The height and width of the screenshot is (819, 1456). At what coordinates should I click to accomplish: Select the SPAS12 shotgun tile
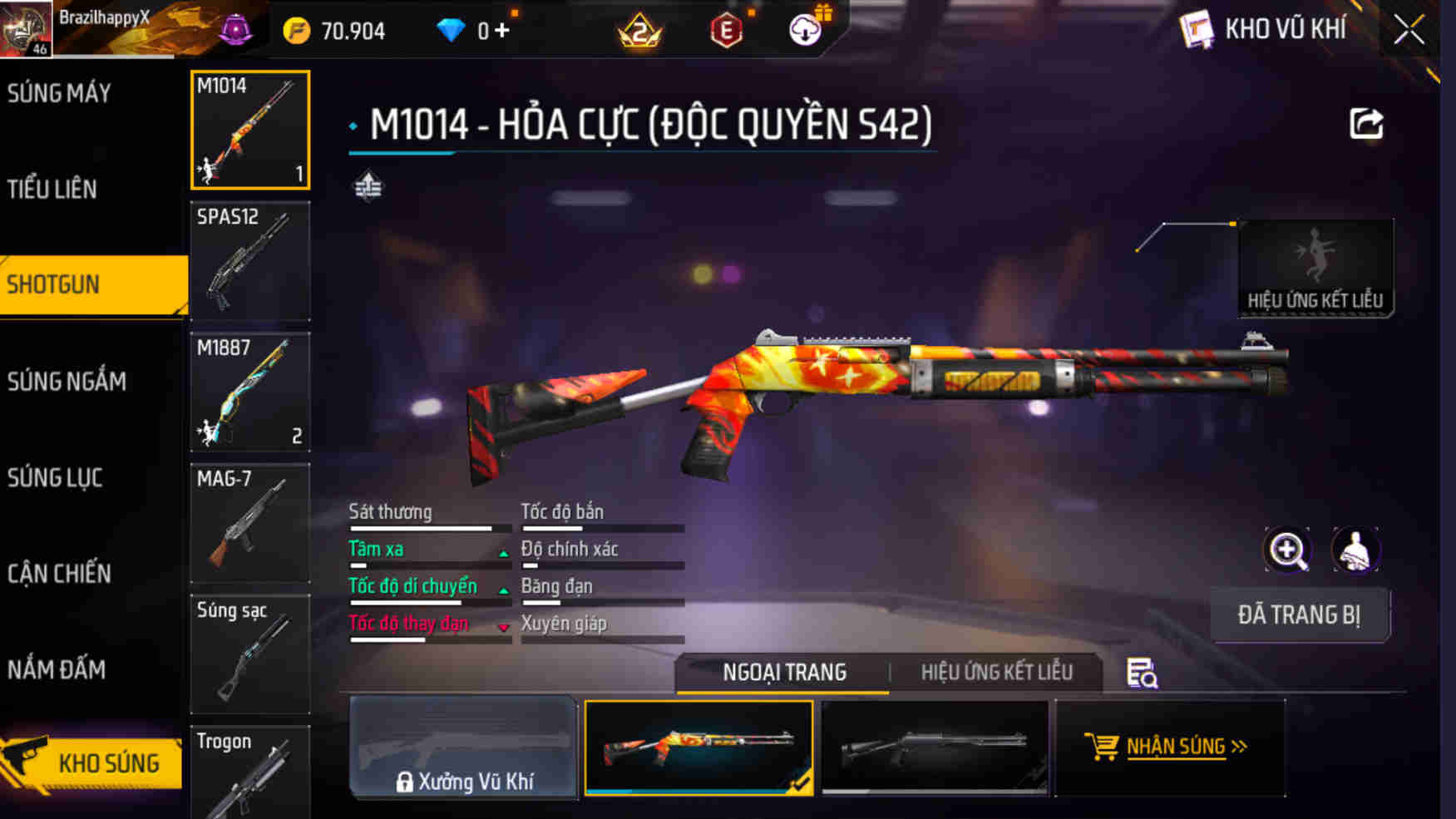249,261
